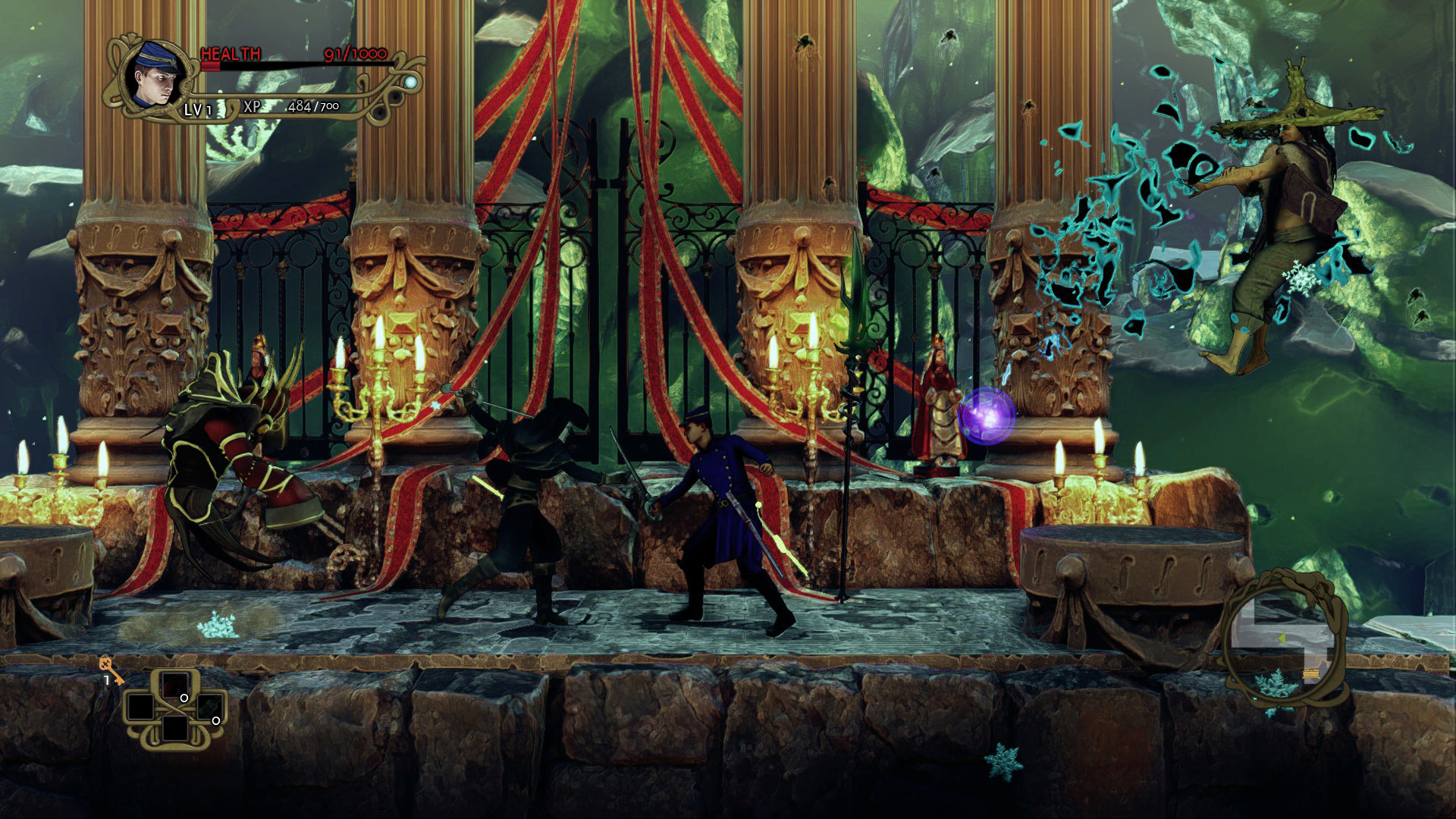Toggle the white circle marker near the top slot

[184, 698]
